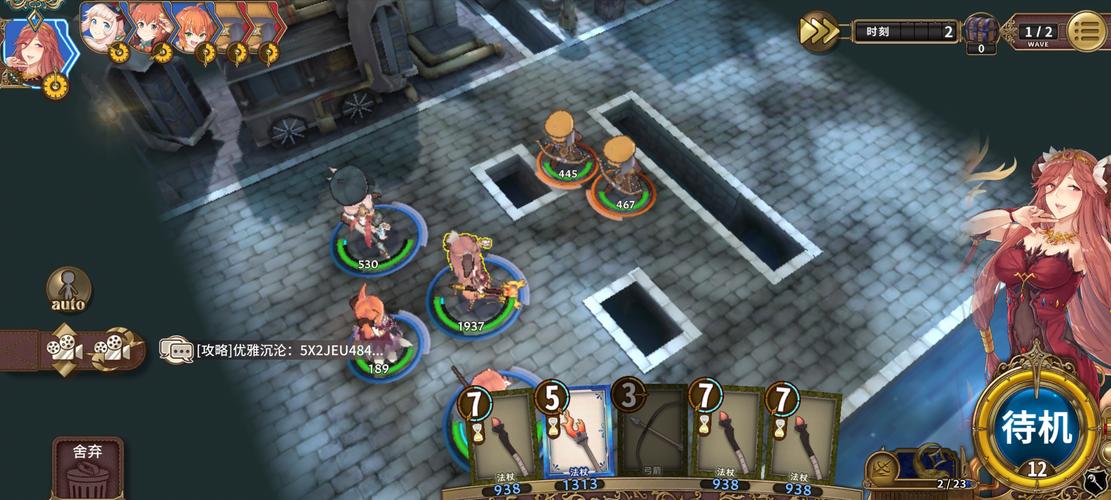The width and height of the screenshot is (1111, 500).
Task: Open the chat speech bubble icon
Action: coord(176,349)
